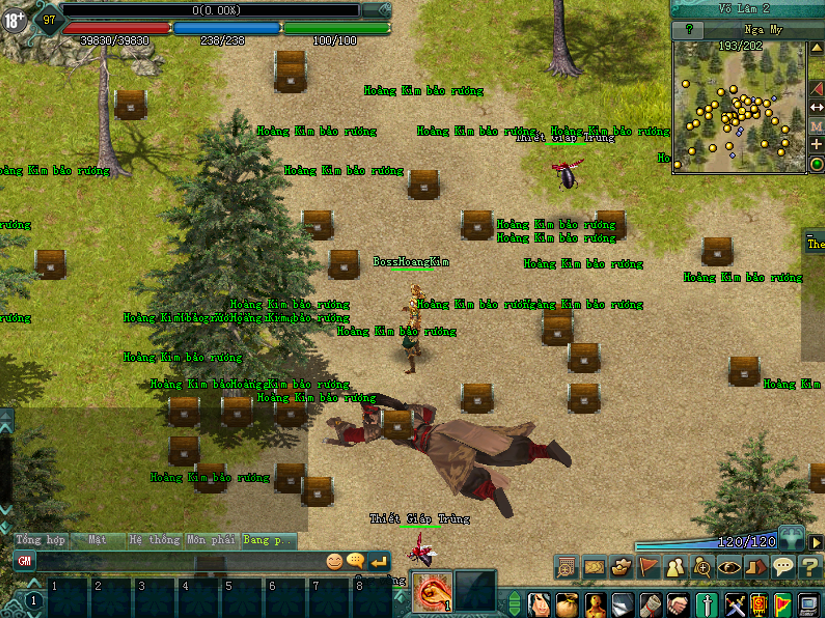This screenshot has height=618, width=825.
Task: Open the crossed swords icon
Action: (x=735, y=604)
